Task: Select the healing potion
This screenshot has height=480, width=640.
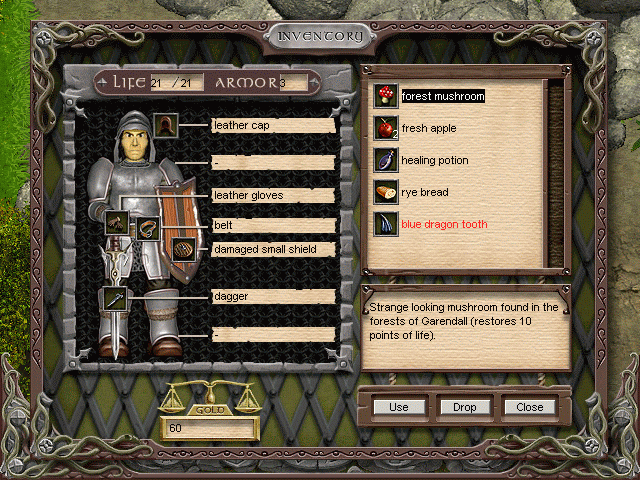Action: click(434, 160)
